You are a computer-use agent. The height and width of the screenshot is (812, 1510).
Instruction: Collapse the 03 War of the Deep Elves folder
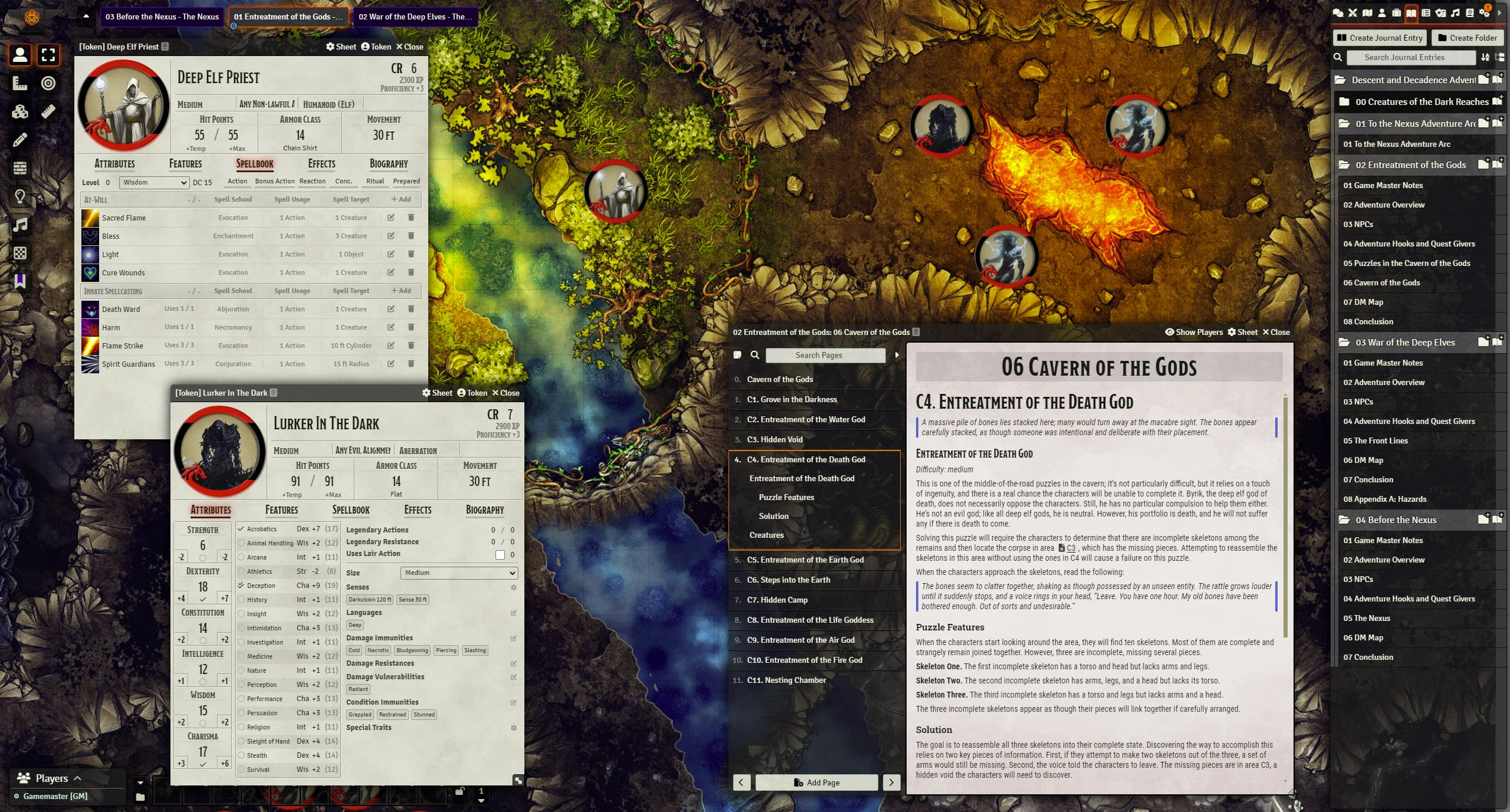click(1404, 343)
